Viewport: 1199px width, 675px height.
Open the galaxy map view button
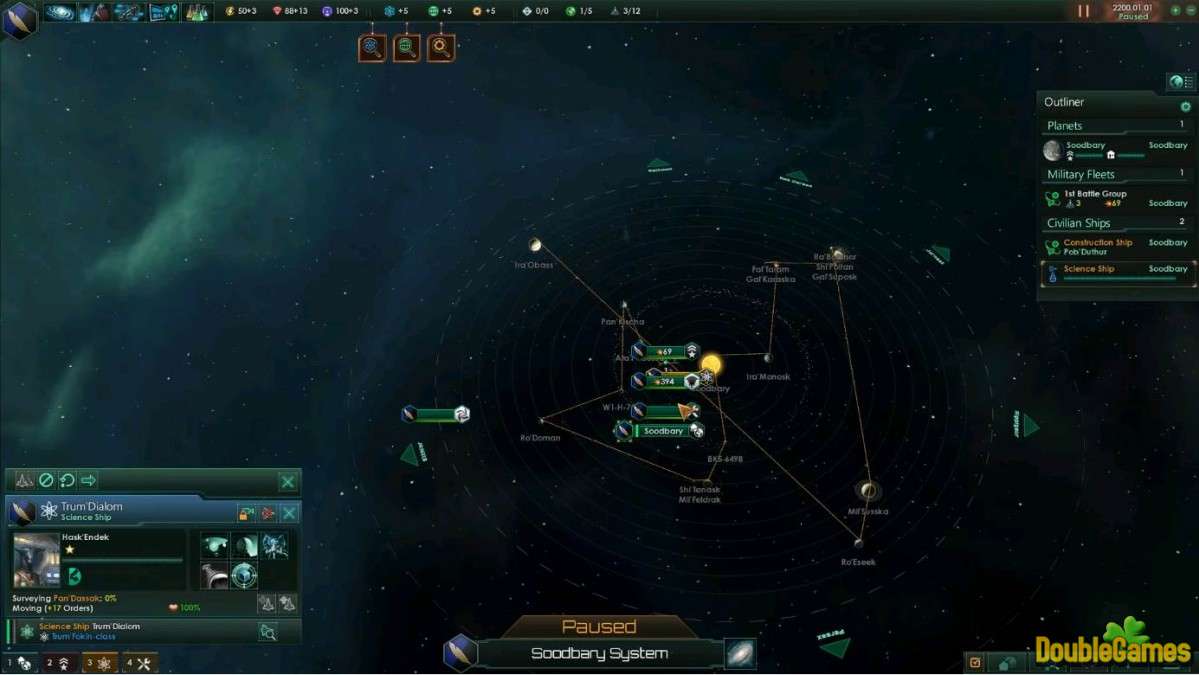[740, 654]
